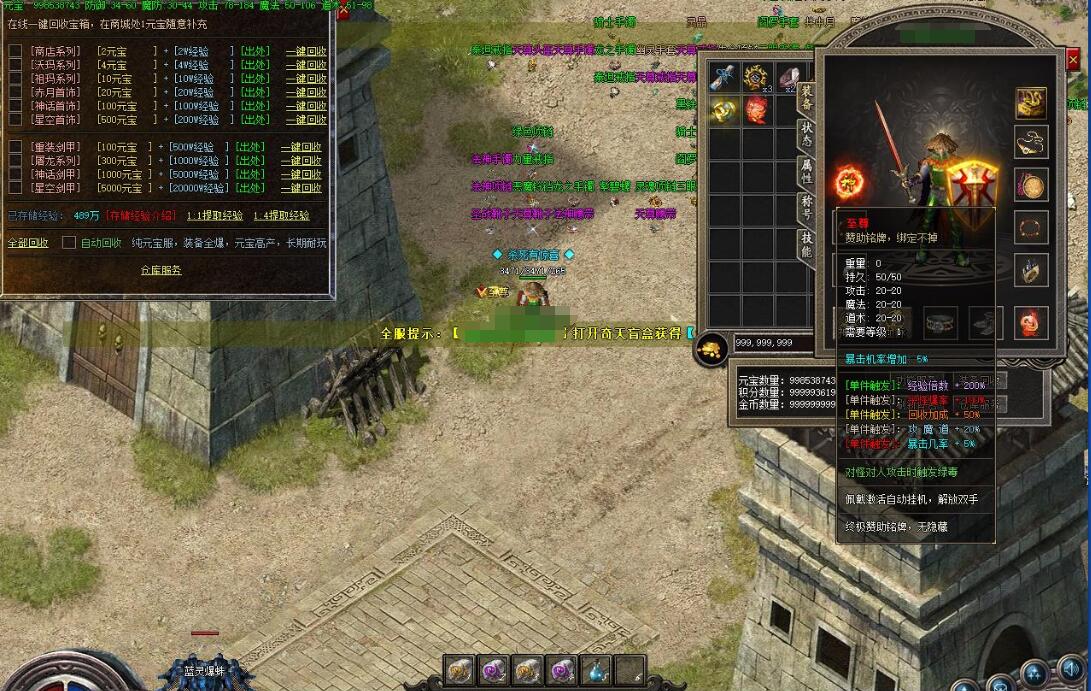Click the 全部回收 link

click(28, 242)
